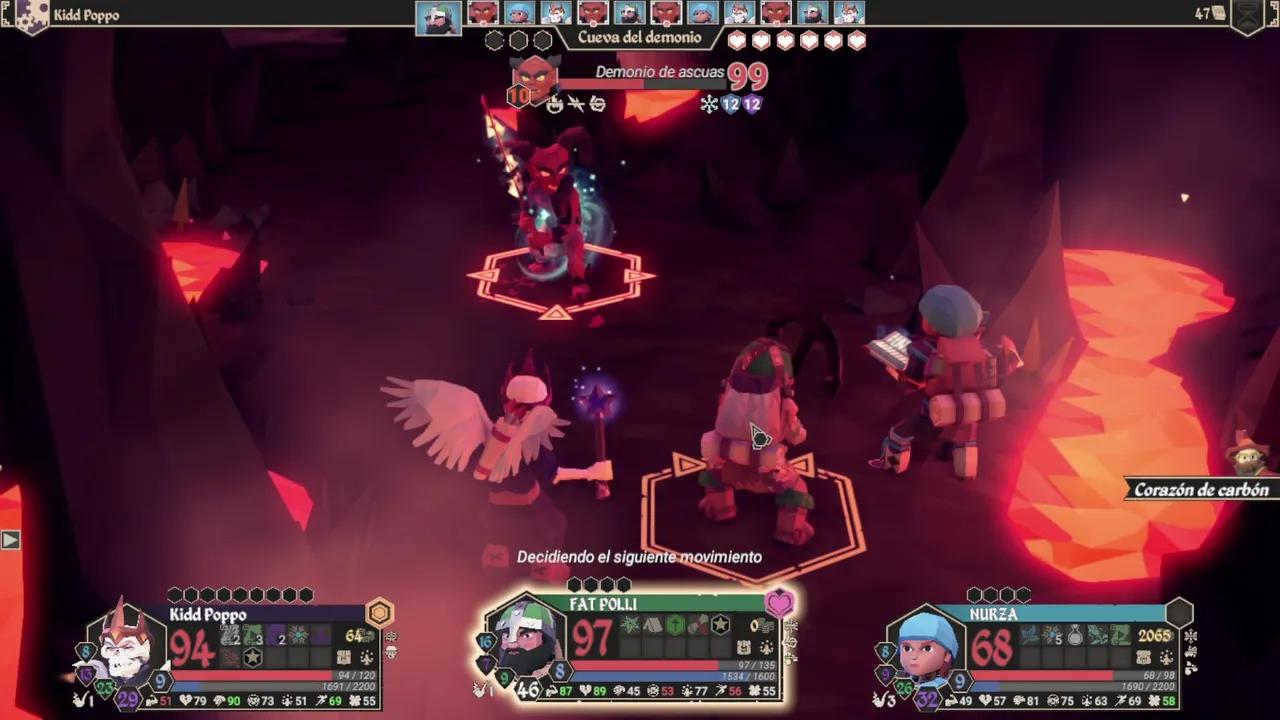The image size is (1280, 720).
Task: Click the pink heart badge on Fat Polli's panel
Action: tap(779, 603)
